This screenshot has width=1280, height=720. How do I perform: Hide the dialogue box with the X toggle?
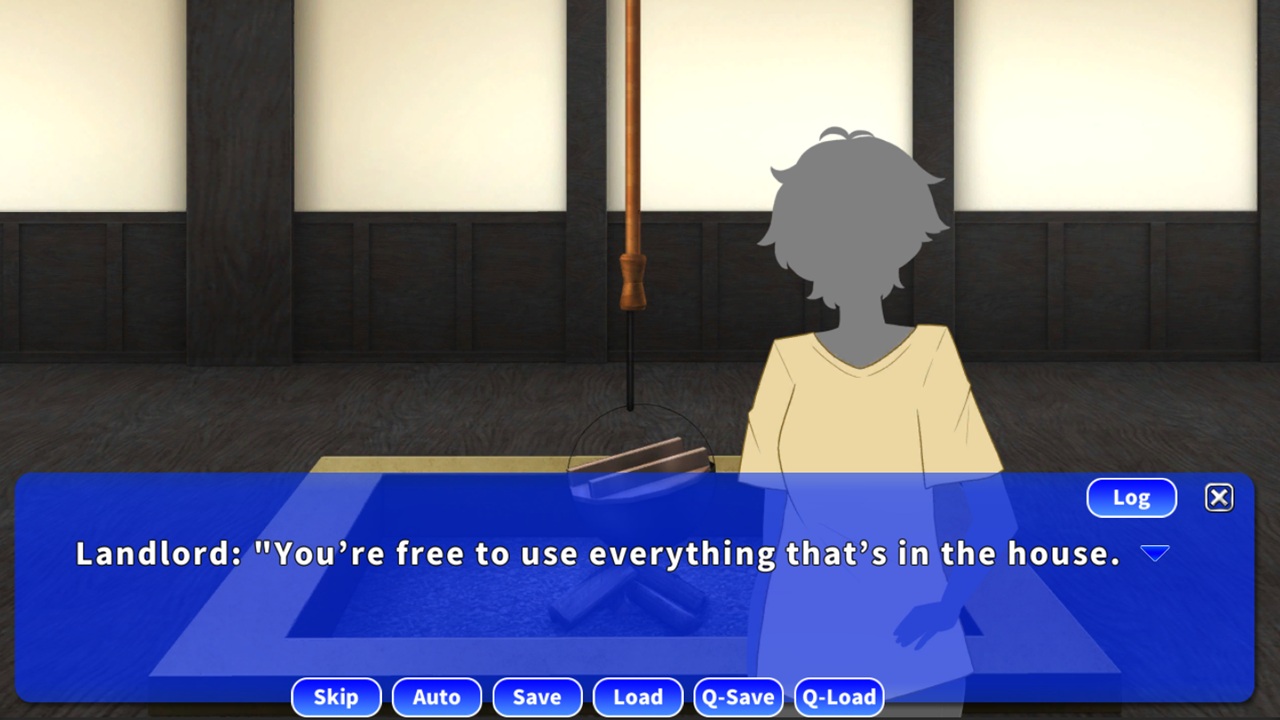pos(1219,497)
